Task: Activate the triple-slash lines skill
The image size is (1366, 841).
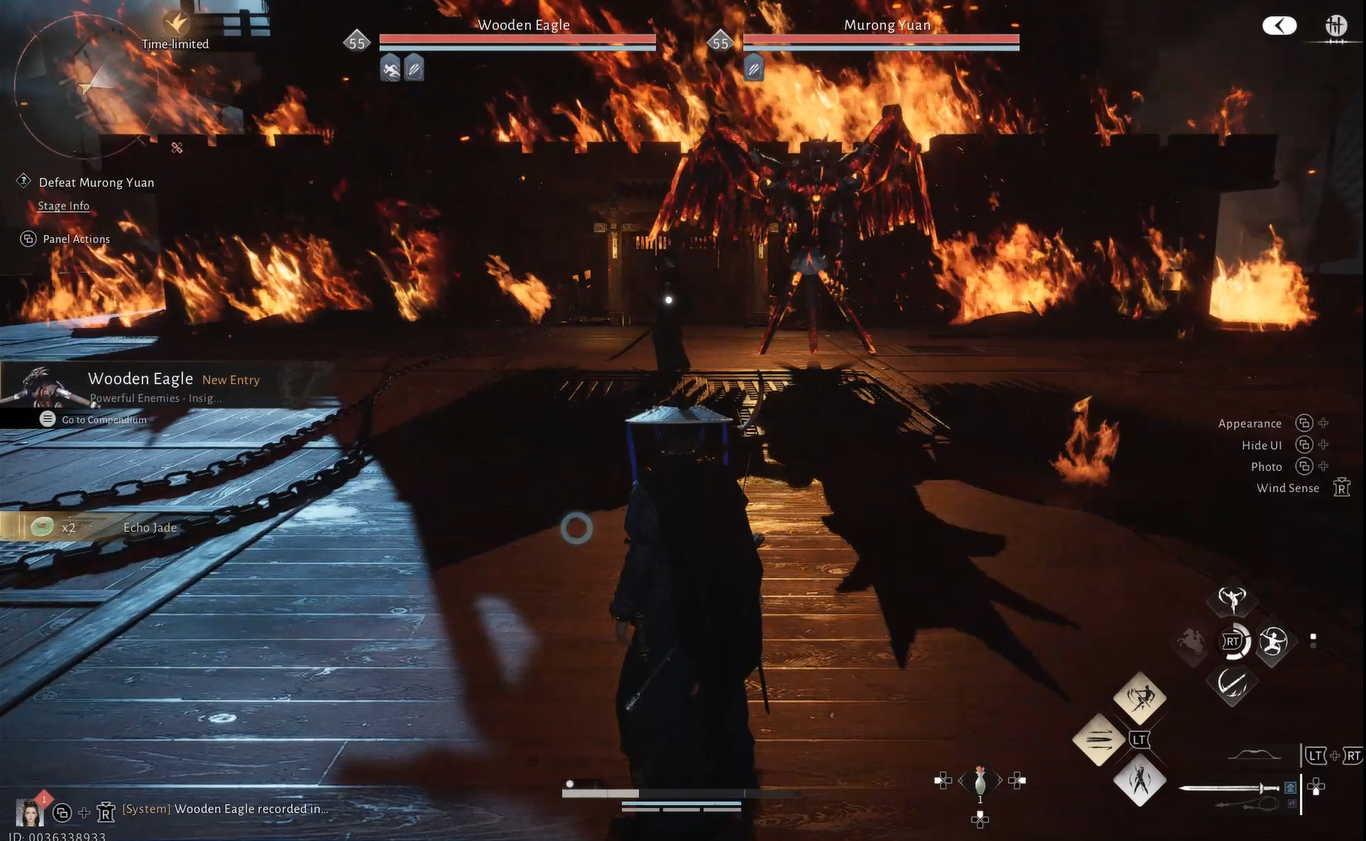Action: point(1098,740)
